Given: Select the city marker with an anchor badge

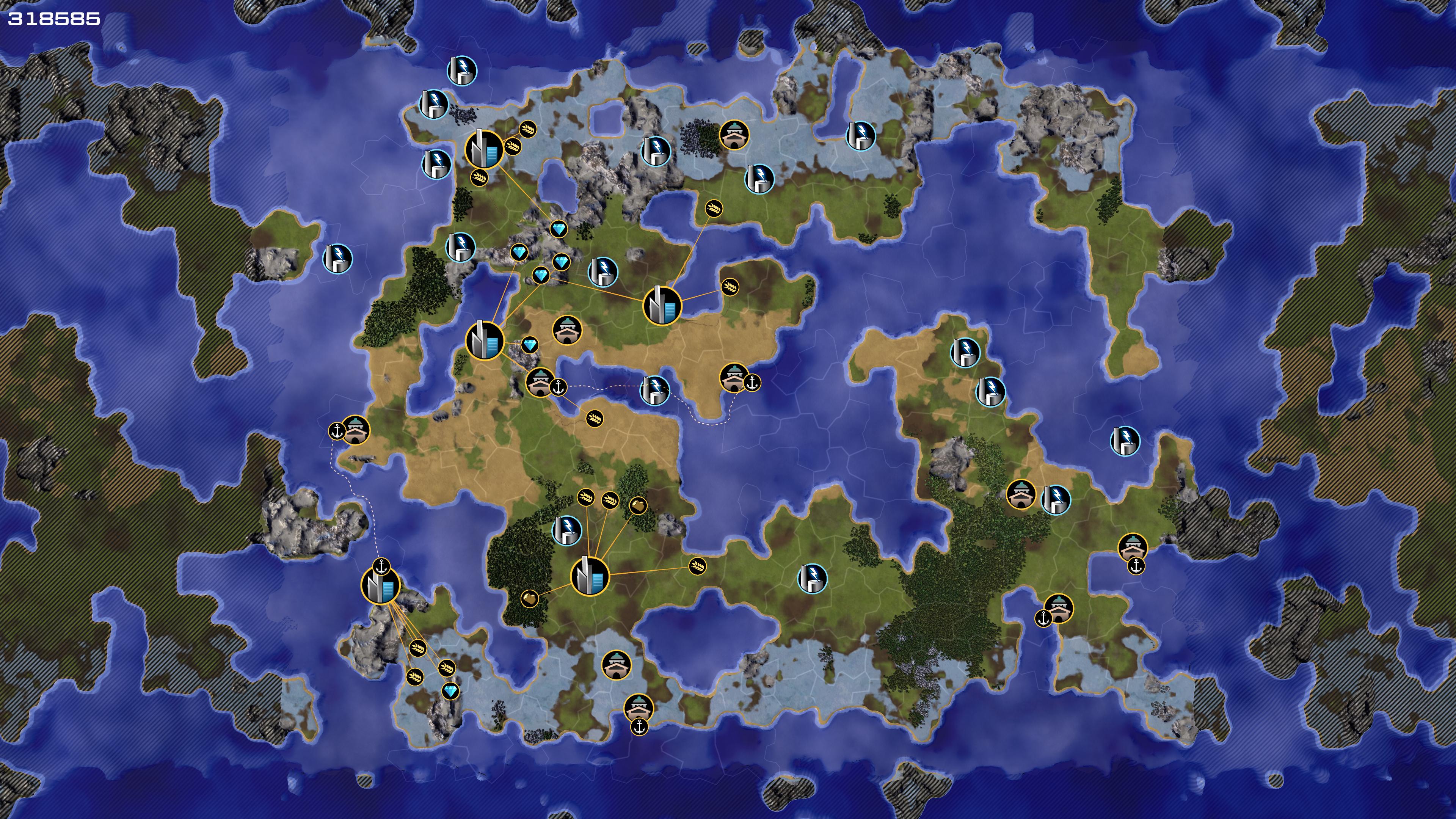Looking at the screenshot, I should click(x=380, y=585).
